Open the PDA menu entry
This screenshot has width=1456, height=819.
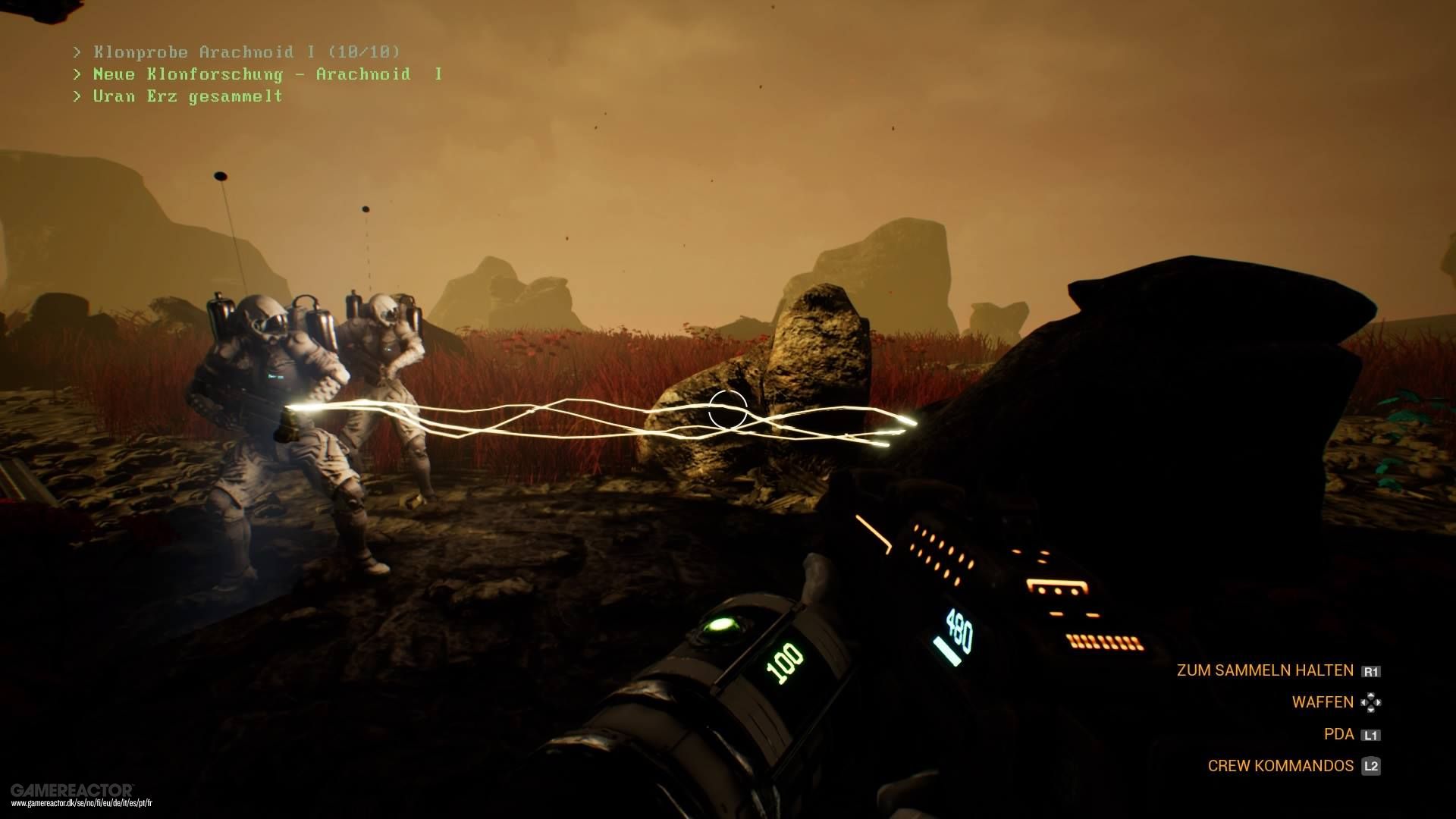(x=1339, y=734)
